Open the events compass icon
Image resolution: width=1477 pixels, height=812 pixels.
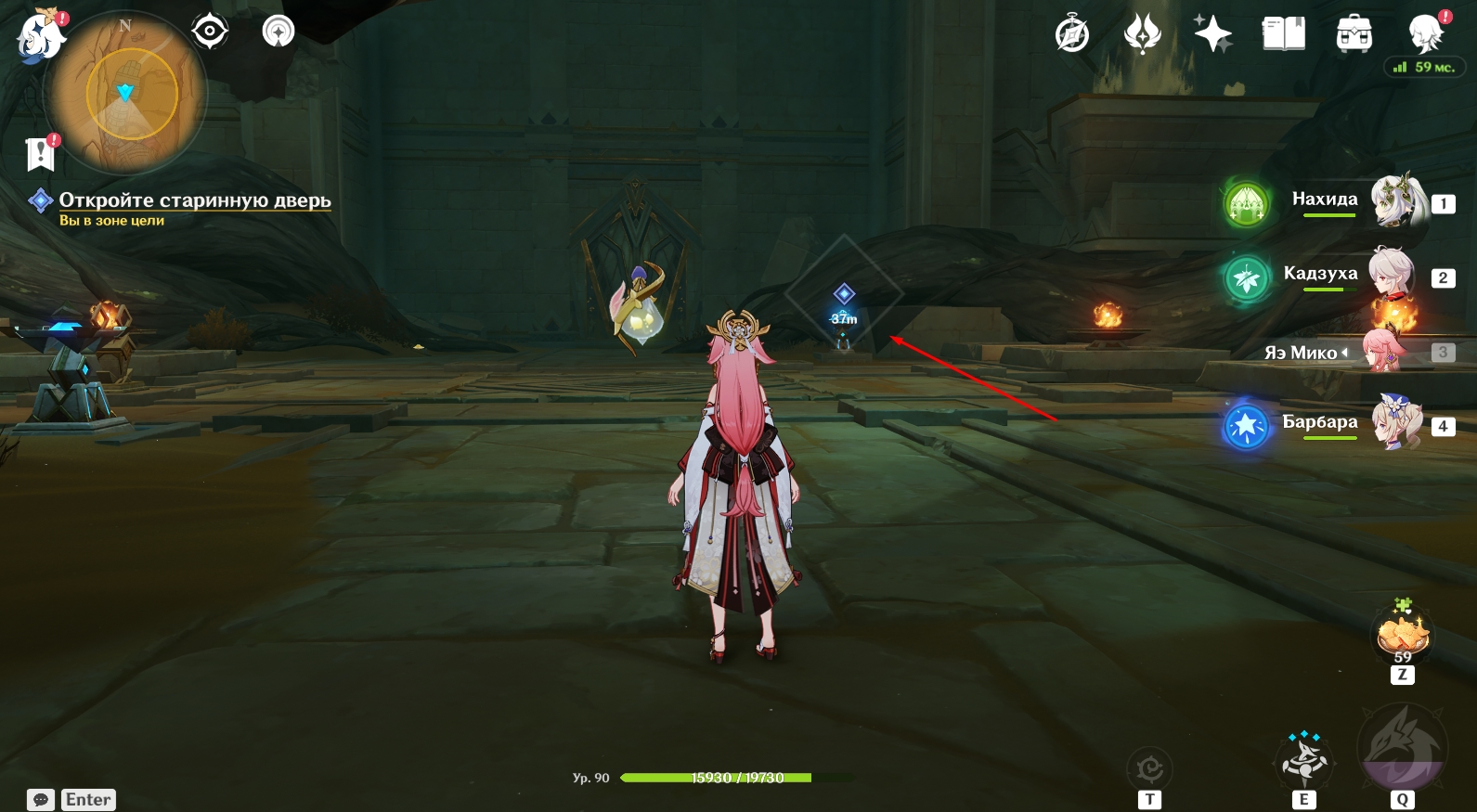[1072, 35]
